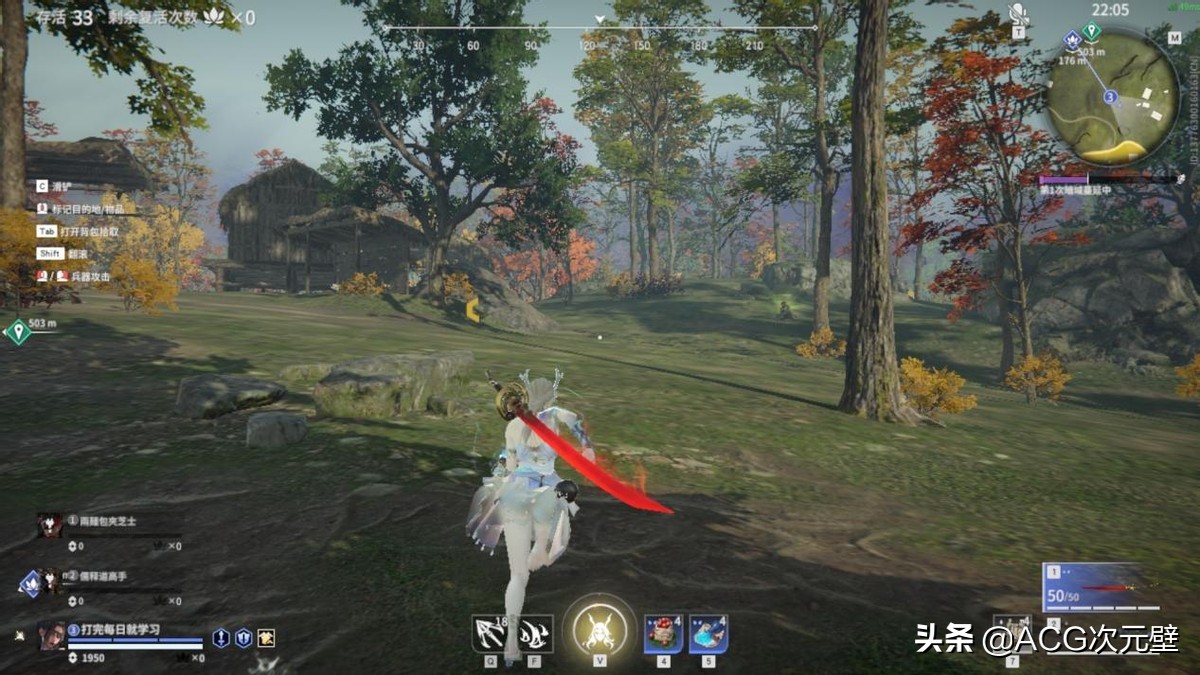Image resolution: width=1200 pixels, height=675 pixels.
Task: Toggle the muted microphone icon
Action: (x=1018, y=15)
